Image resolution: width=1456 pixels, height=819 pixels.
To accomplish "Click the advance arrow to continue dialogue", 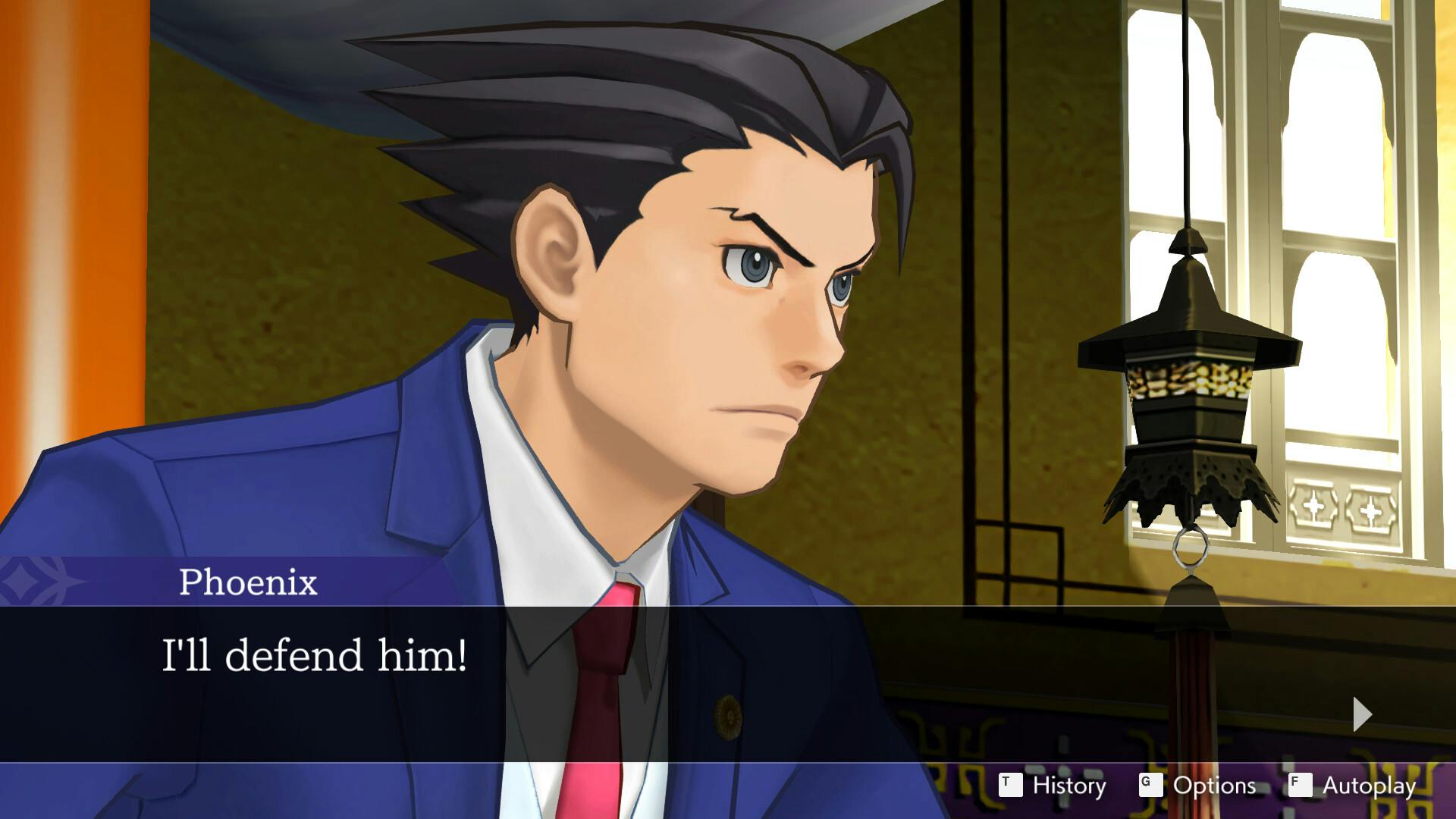I will [1362, 714].
